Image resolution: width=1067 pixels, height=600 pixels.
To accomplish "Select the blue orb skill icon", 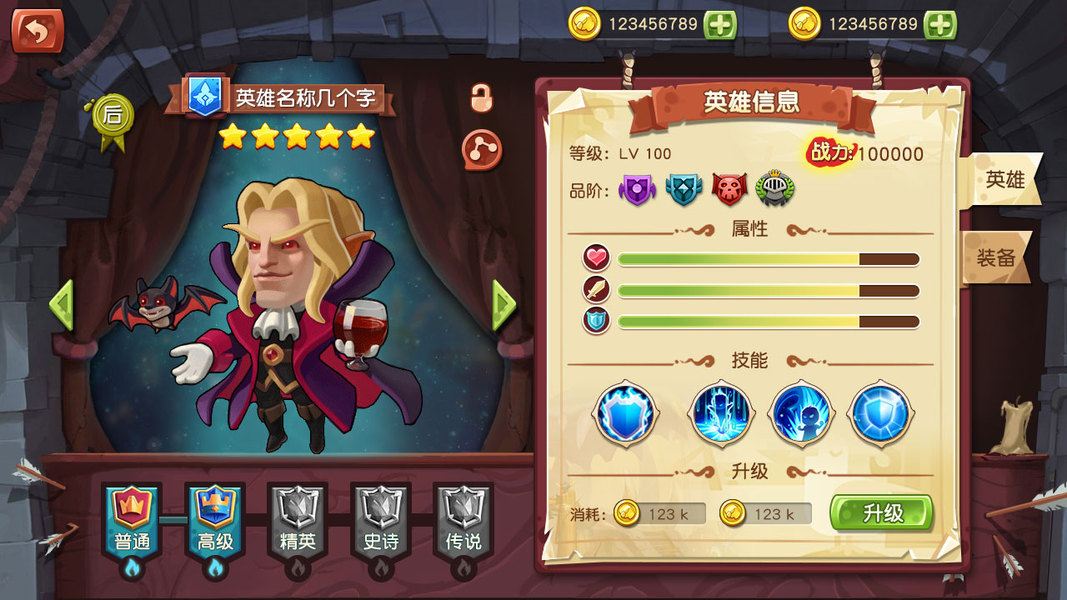I will pos(880,412).
